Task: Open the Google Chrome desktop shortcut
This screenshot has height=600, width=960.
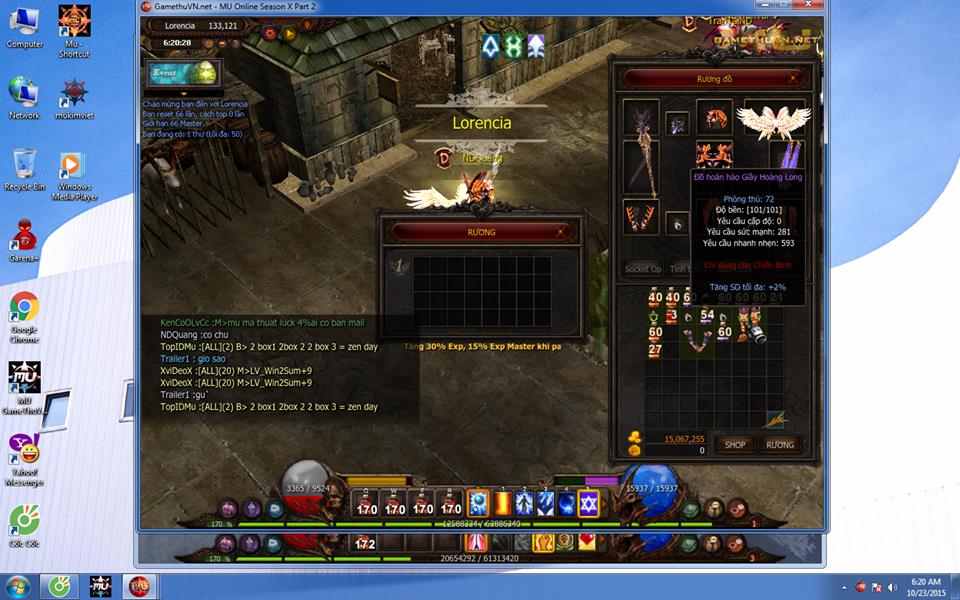Action: [24, 312]
